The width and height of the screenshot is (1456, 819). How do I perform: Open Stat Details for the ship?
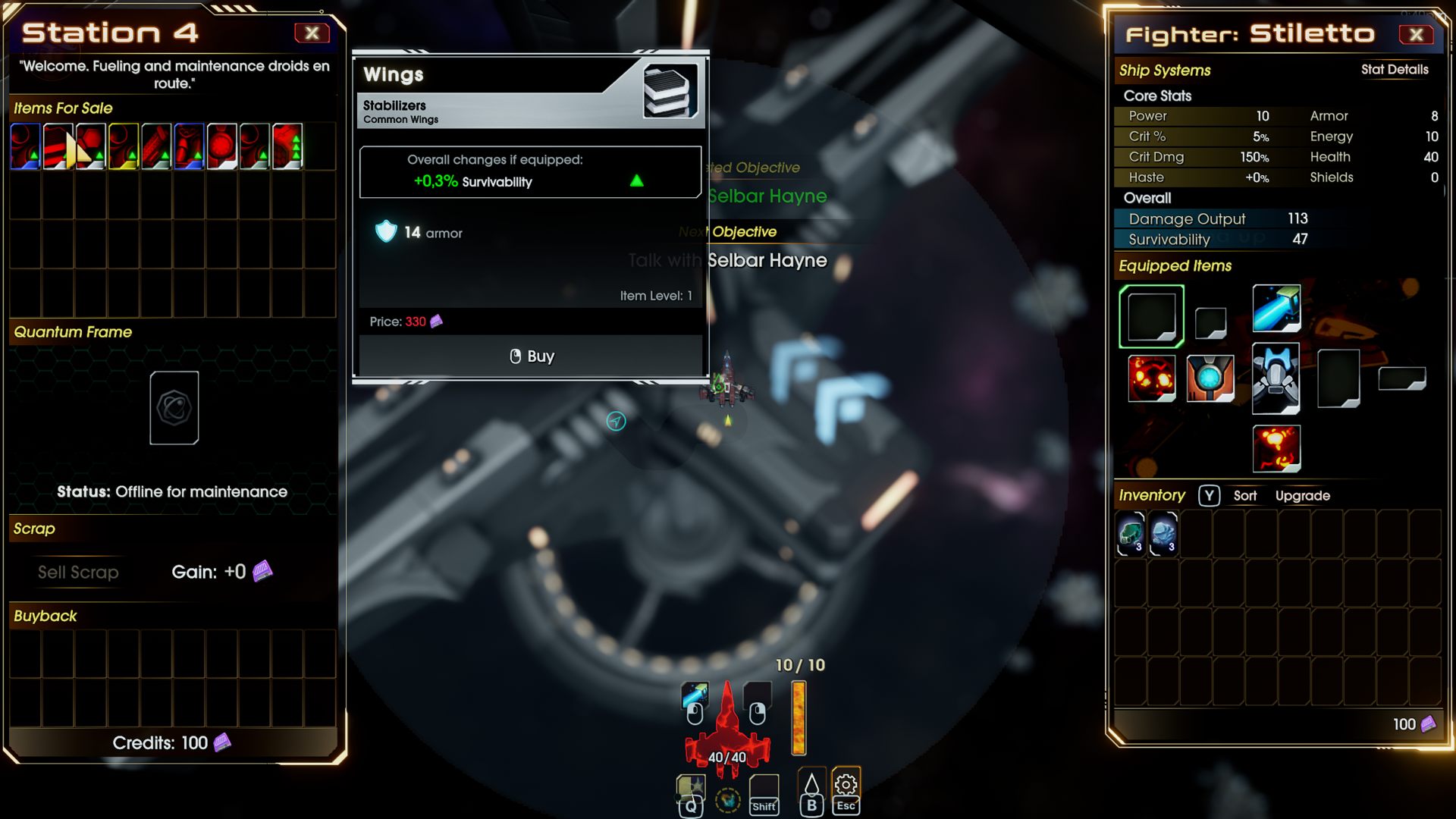point(1394,70)
